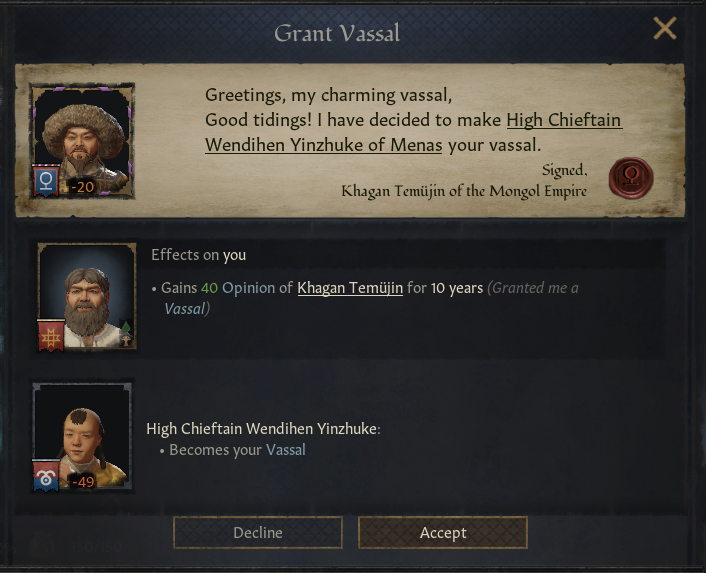Click the coat of arms on Wendihen's portrait
This screenshot has height=573, width=706.
coord(46,476)
